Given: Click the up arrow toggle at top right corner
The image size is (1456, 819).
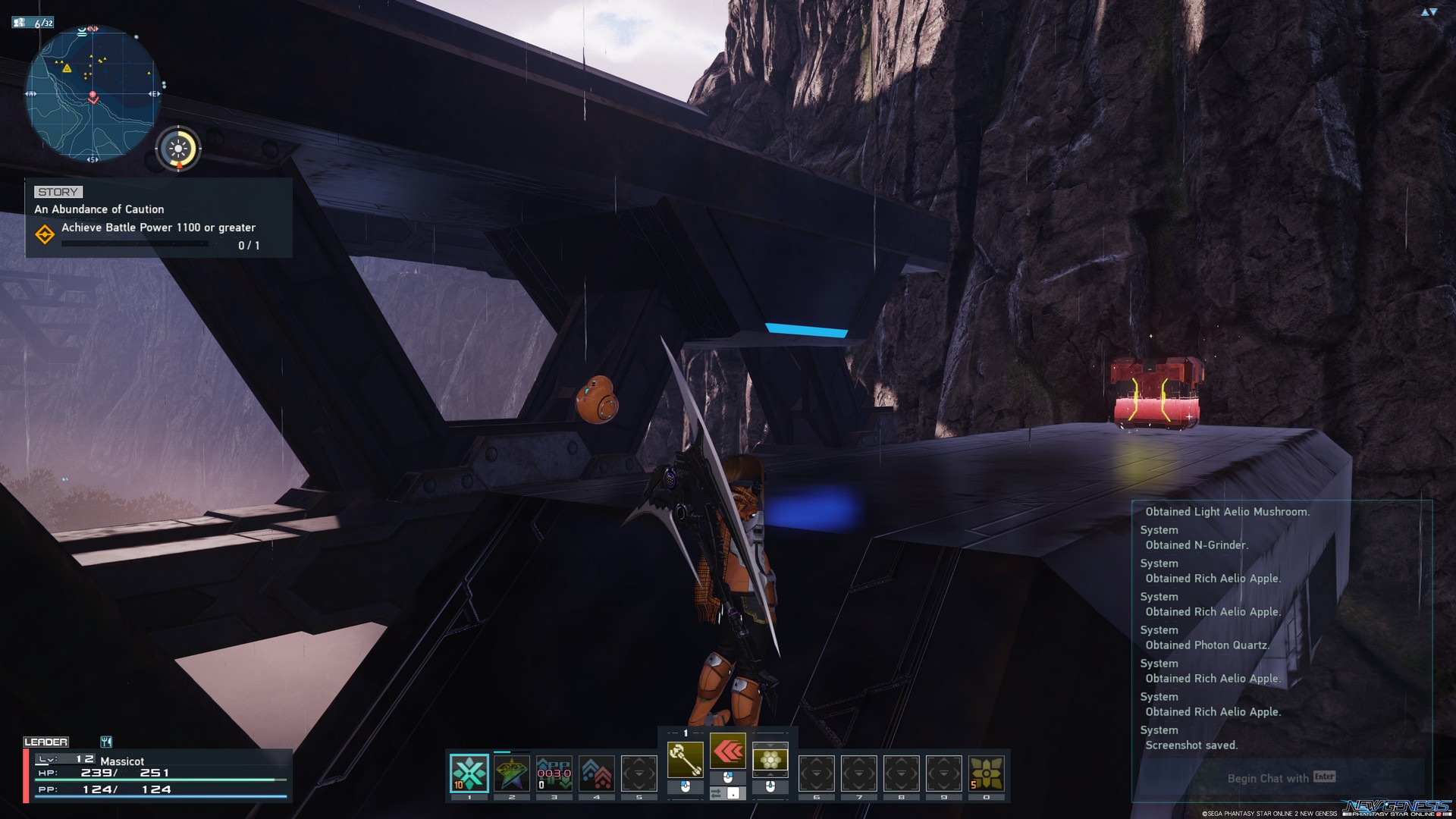Looking at the screenshot, I should [x=1425, y=12].
